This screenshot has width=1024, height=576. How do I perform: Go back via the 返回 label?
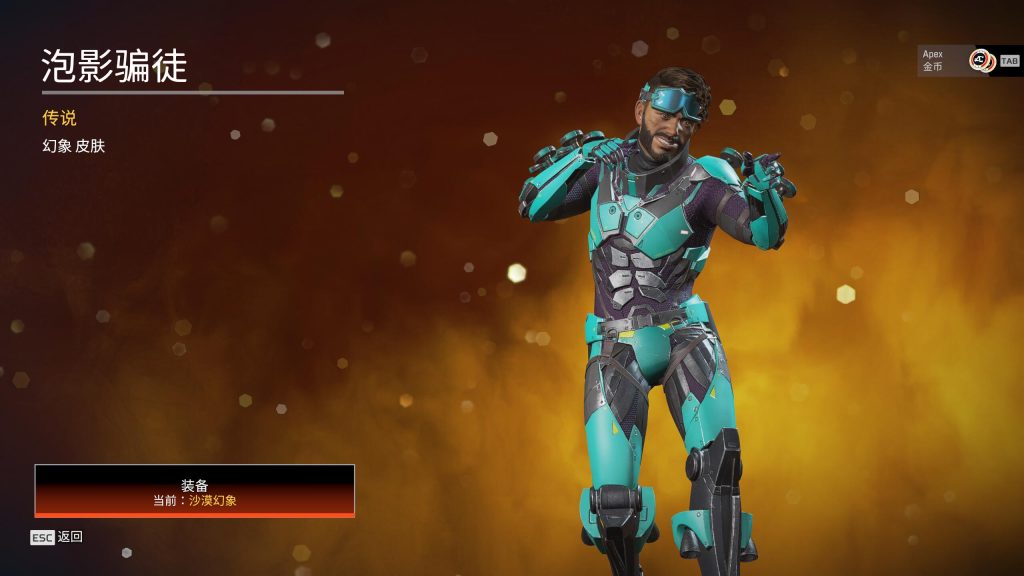click(70, 537)
